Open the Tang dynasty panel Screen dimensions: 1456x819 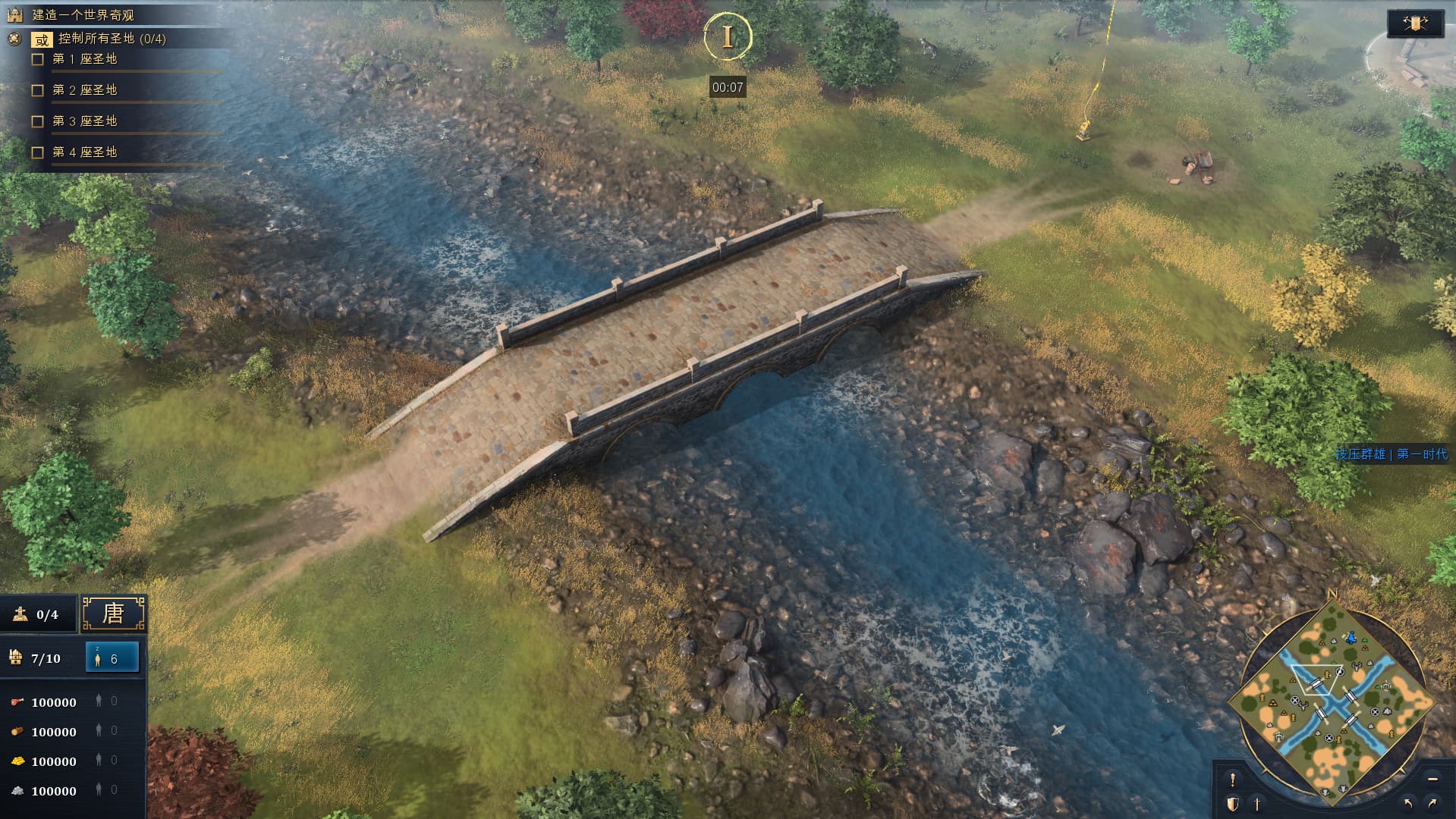pyautogui.click(x=113, y=613)
